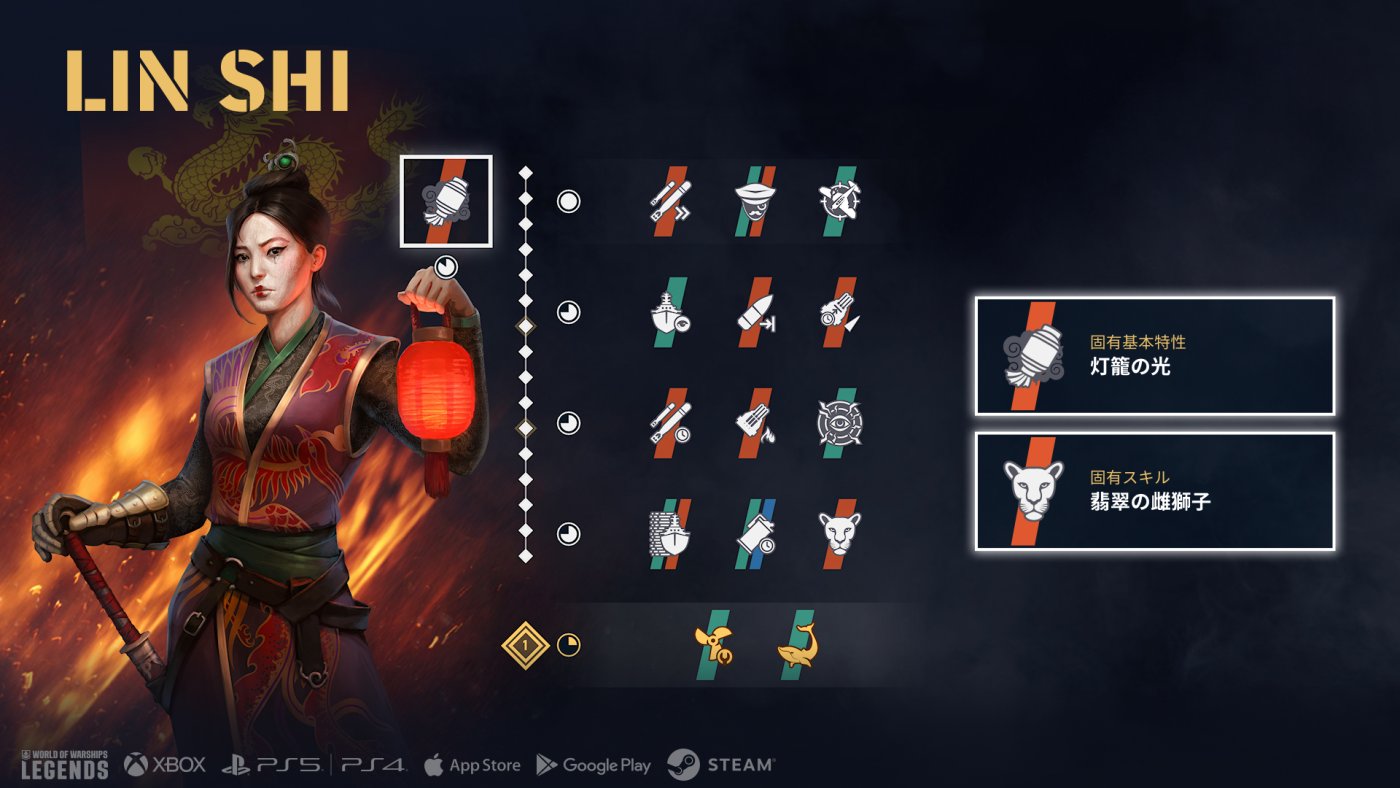Choose the golden whale legendary skill
The height and width of the screenshot is (788, 1400).
pos(797,645)
